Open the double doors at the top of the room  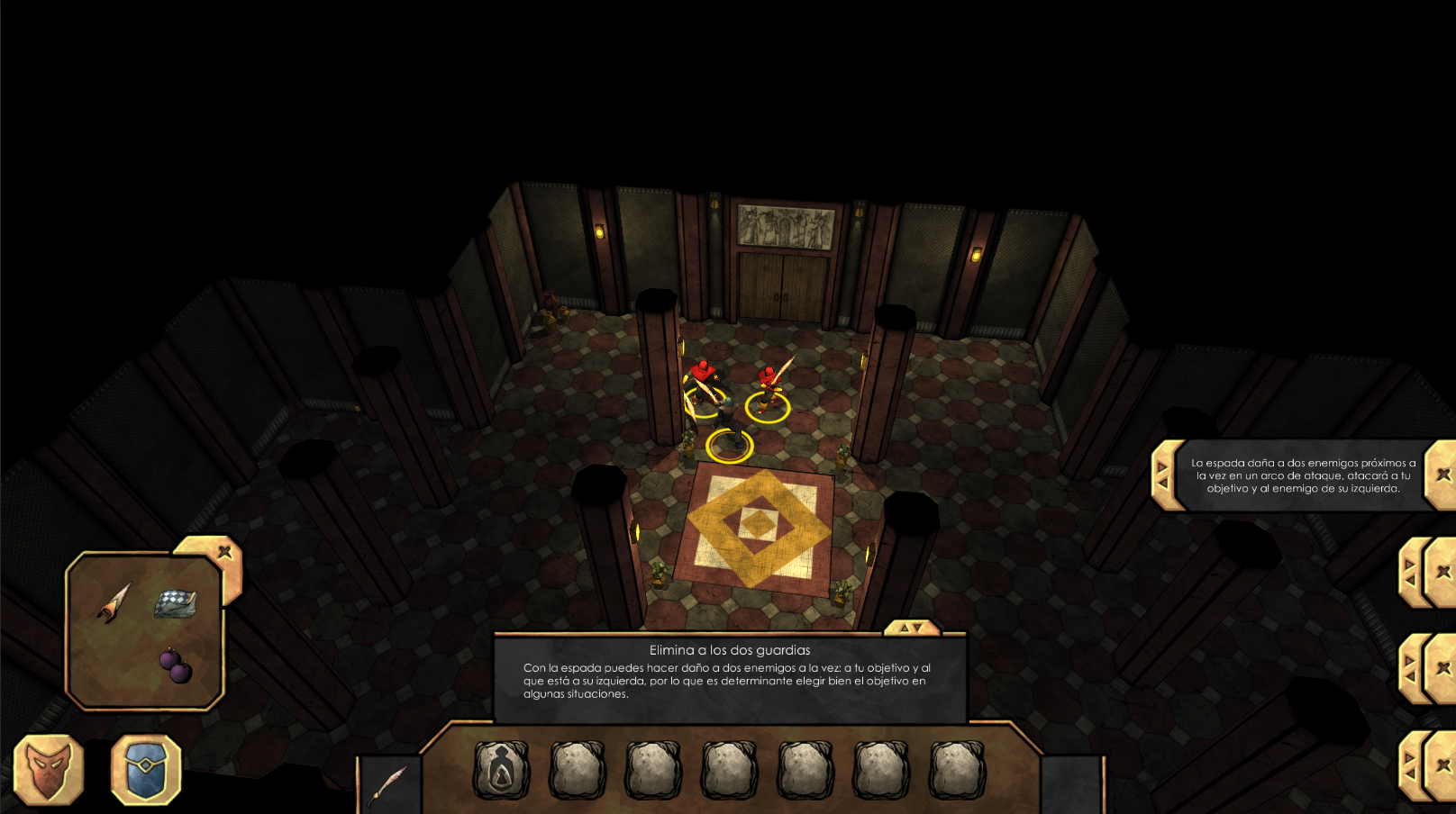(x=780, y=288)
